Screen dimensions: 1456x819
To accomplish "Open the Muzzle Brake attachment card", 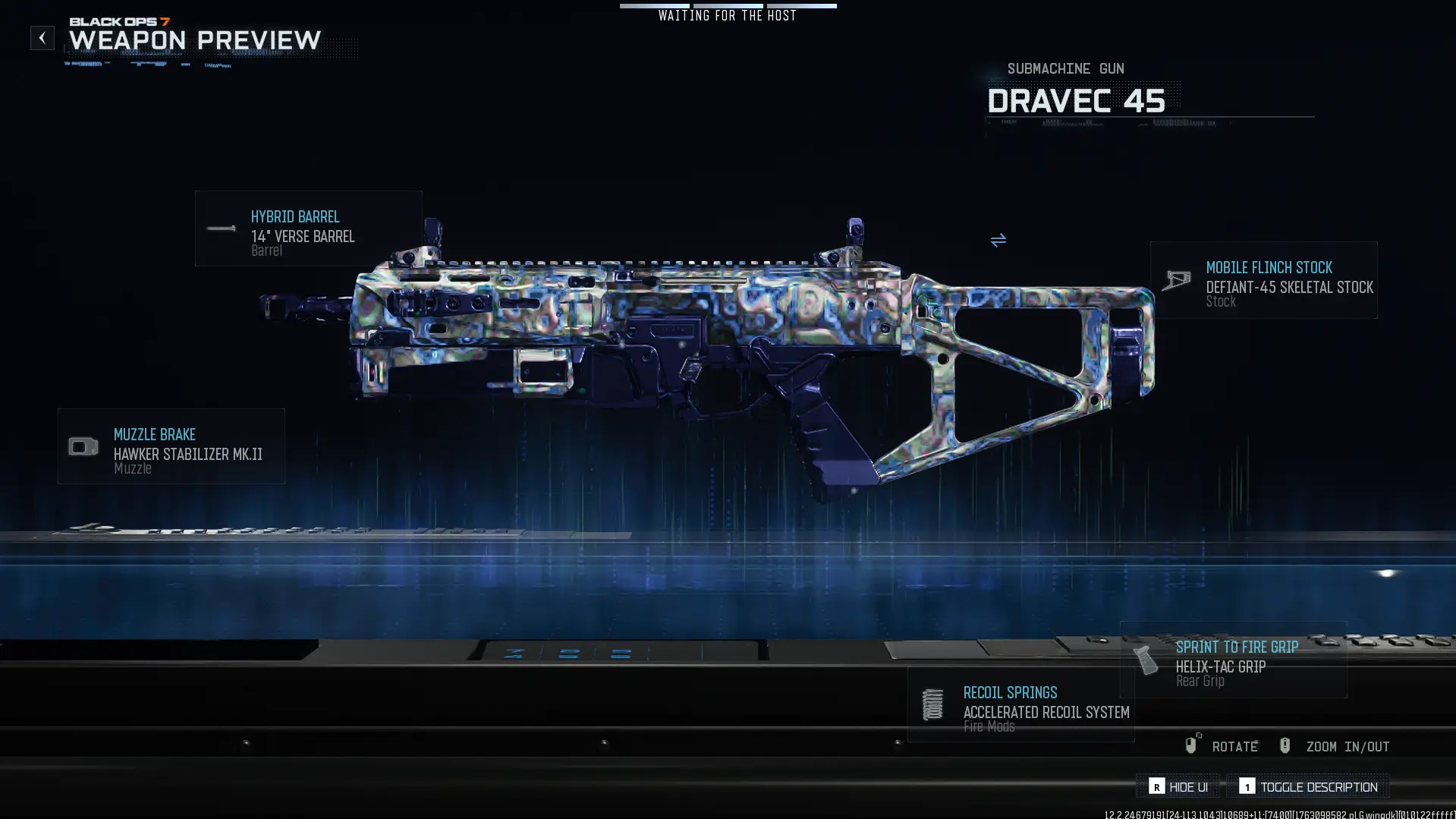I will click(x=171, y=446).
